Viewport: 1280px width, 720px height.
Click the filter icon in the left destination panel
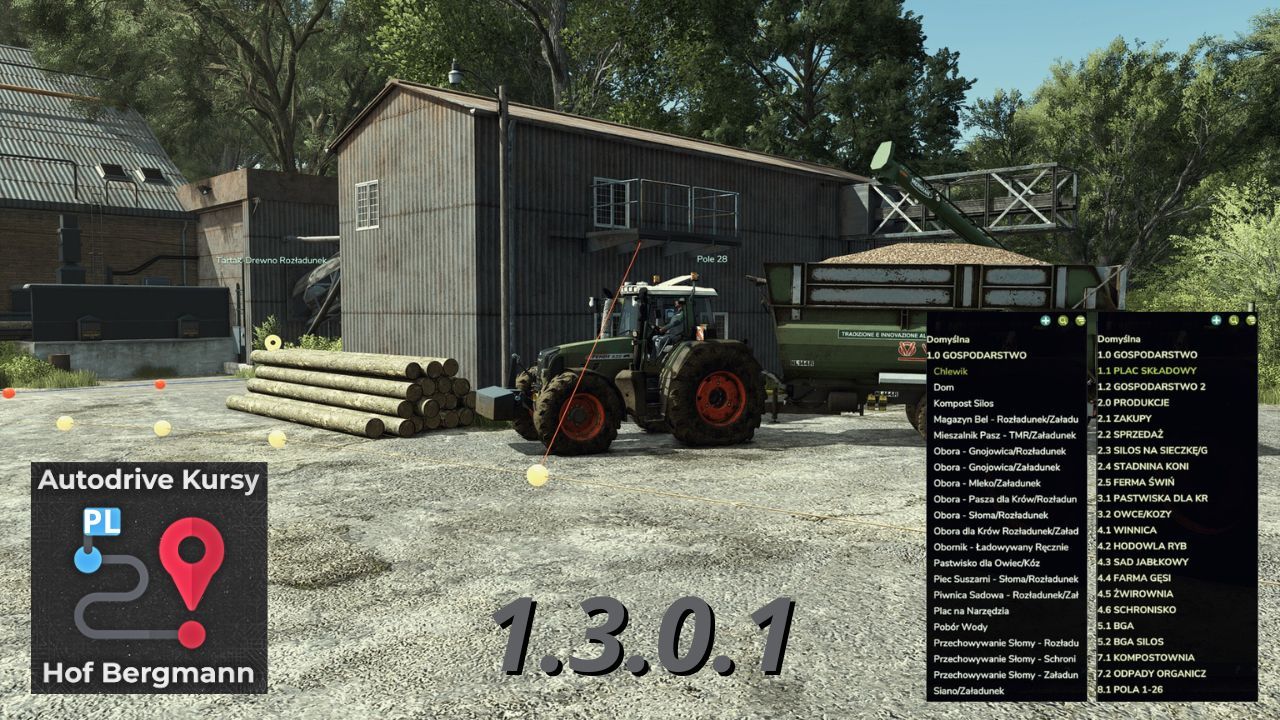[1080, 322]
